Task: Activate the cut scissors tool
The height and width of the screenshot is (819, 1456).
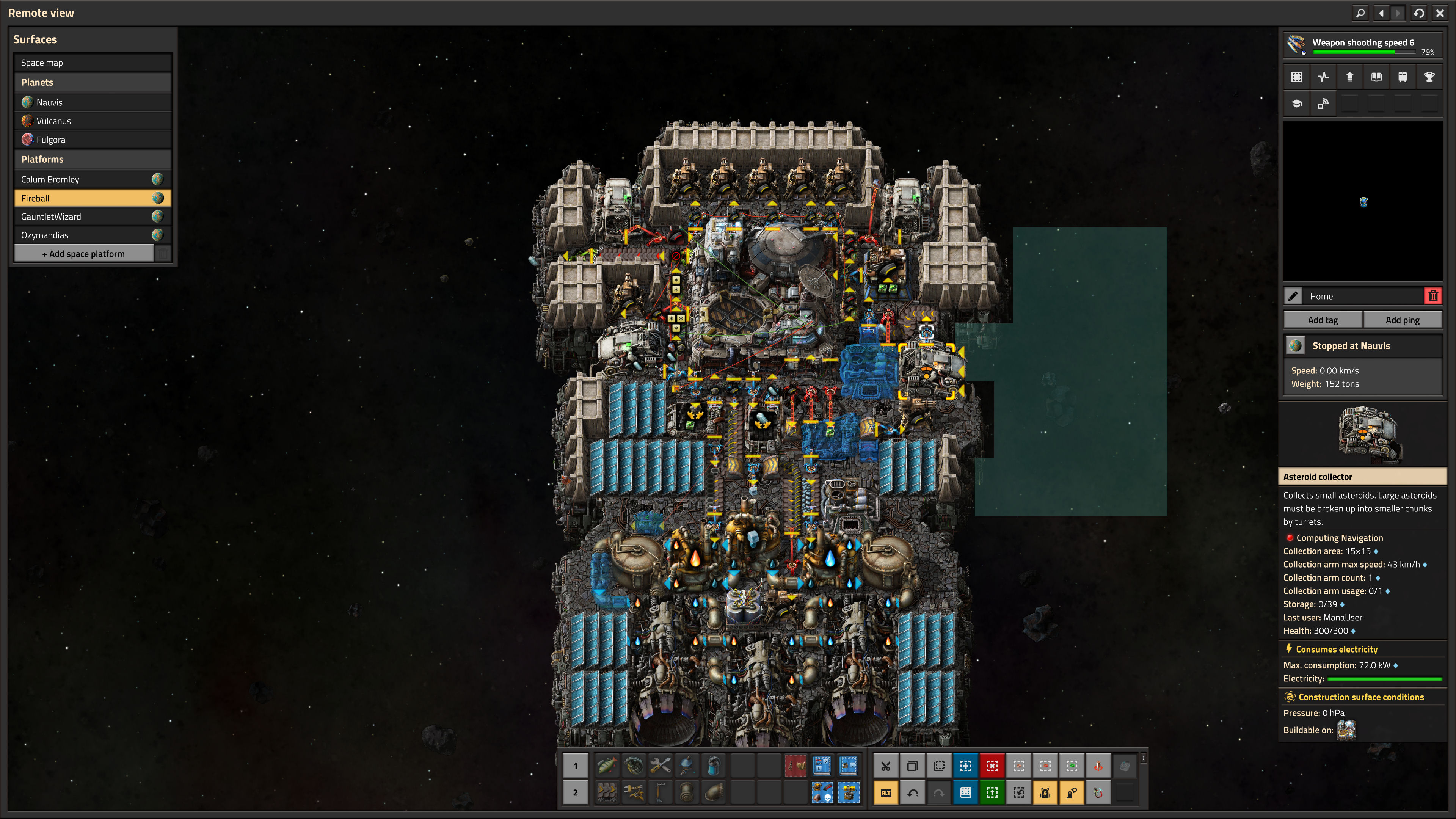Action: pos(886,766)
